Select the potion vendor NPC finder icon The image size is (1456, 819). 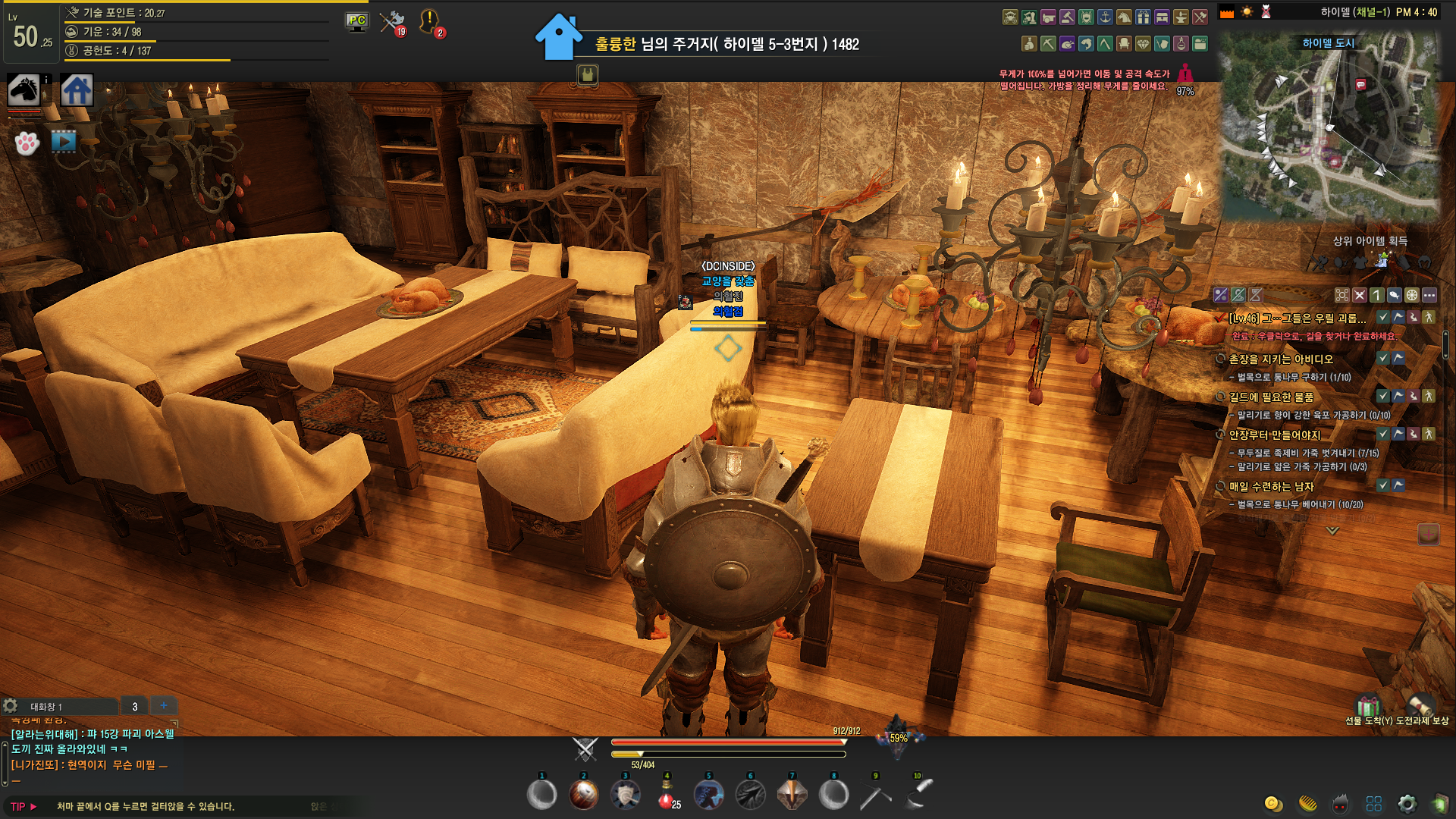click(1181, 44)
